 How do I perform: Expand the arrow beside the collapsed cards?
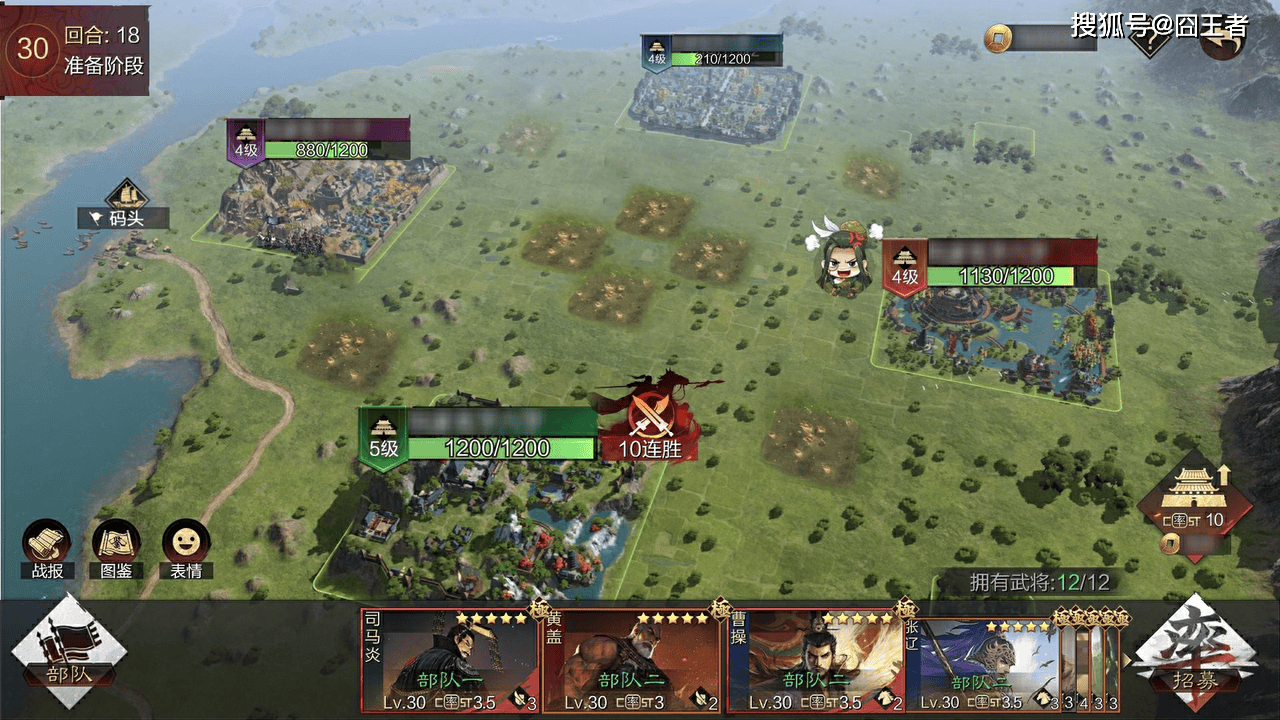pos(1128,661)
